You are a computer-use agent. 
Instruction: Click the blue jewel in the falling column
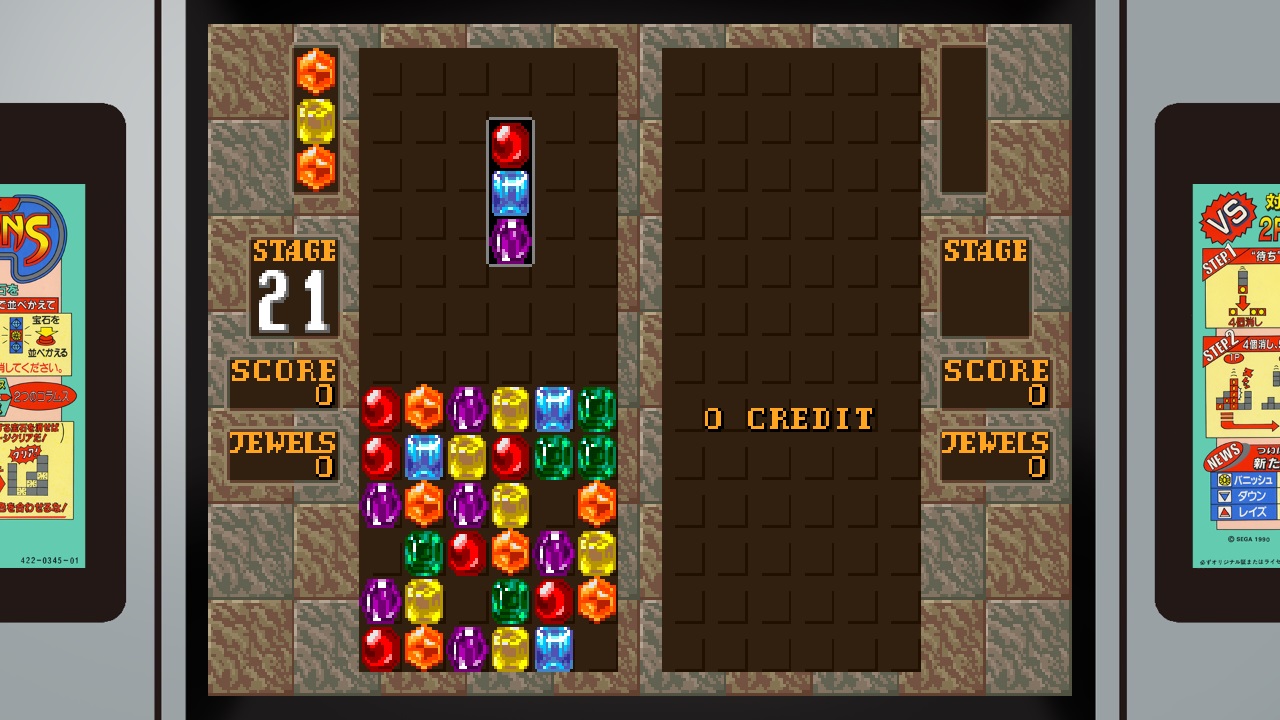click(x=511, y=192)
